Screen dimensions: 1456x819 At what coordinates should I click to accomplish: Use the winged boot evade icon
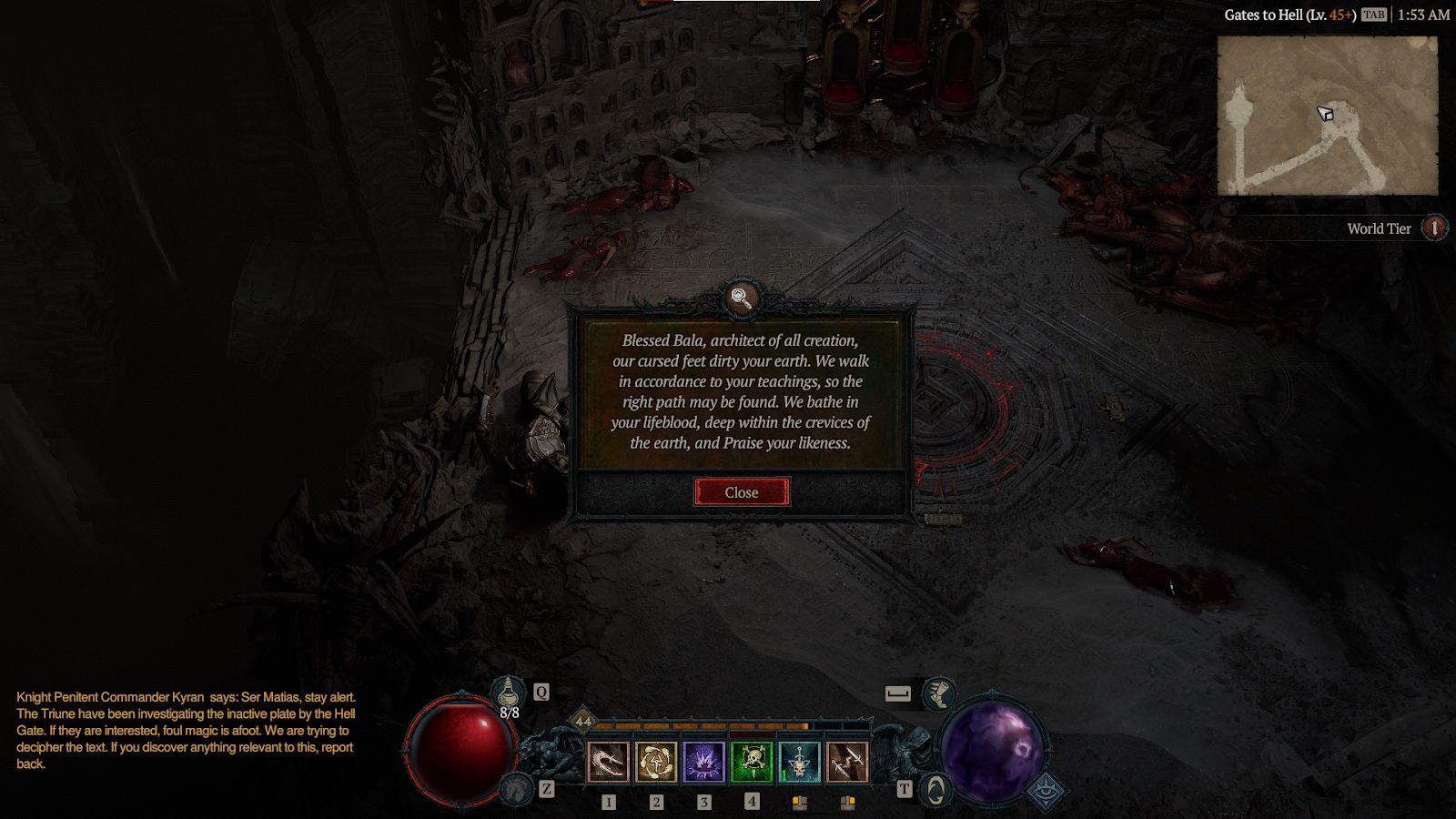pyautogui.click(x=938, y=694)
